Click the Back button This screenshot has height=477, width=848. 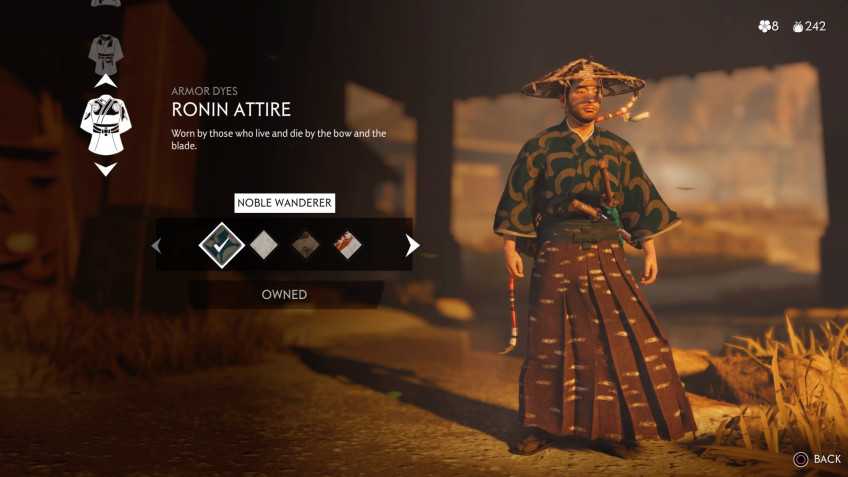pos(816,459)
